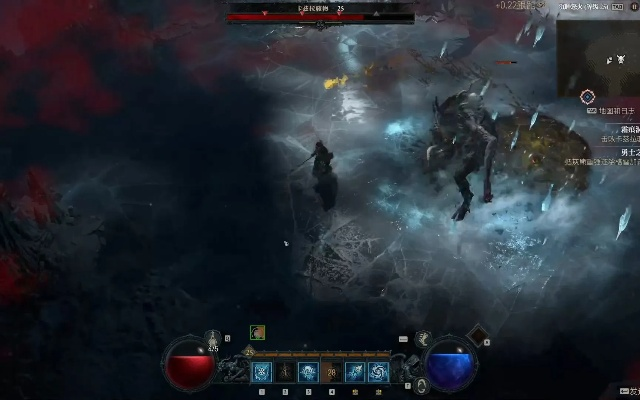Screen dimensions: 640x400
Task: Cast the skull skill in slot three
Action: coord(308,372)
